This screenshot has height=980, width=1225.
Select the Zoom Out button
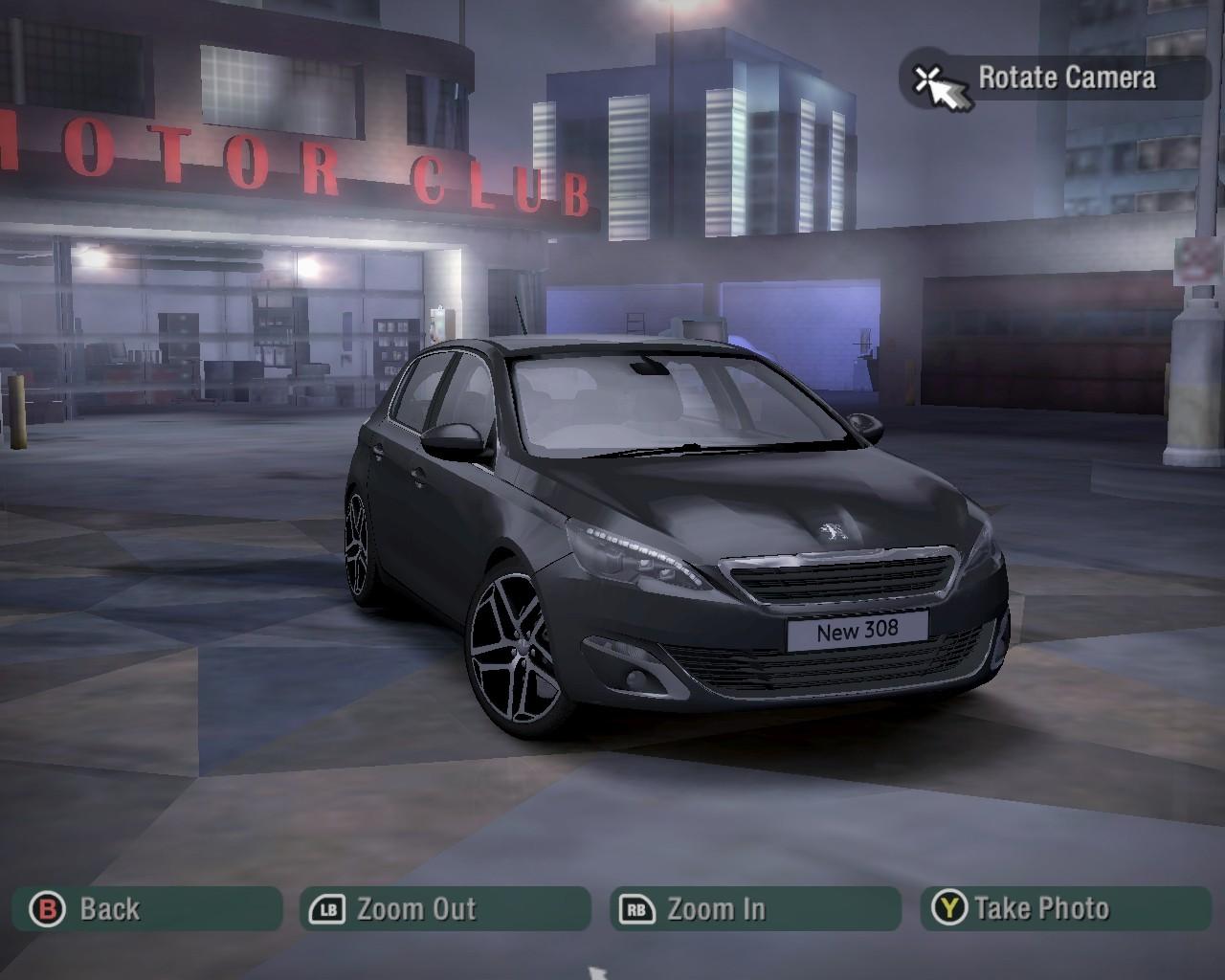(x=445, y=908)
